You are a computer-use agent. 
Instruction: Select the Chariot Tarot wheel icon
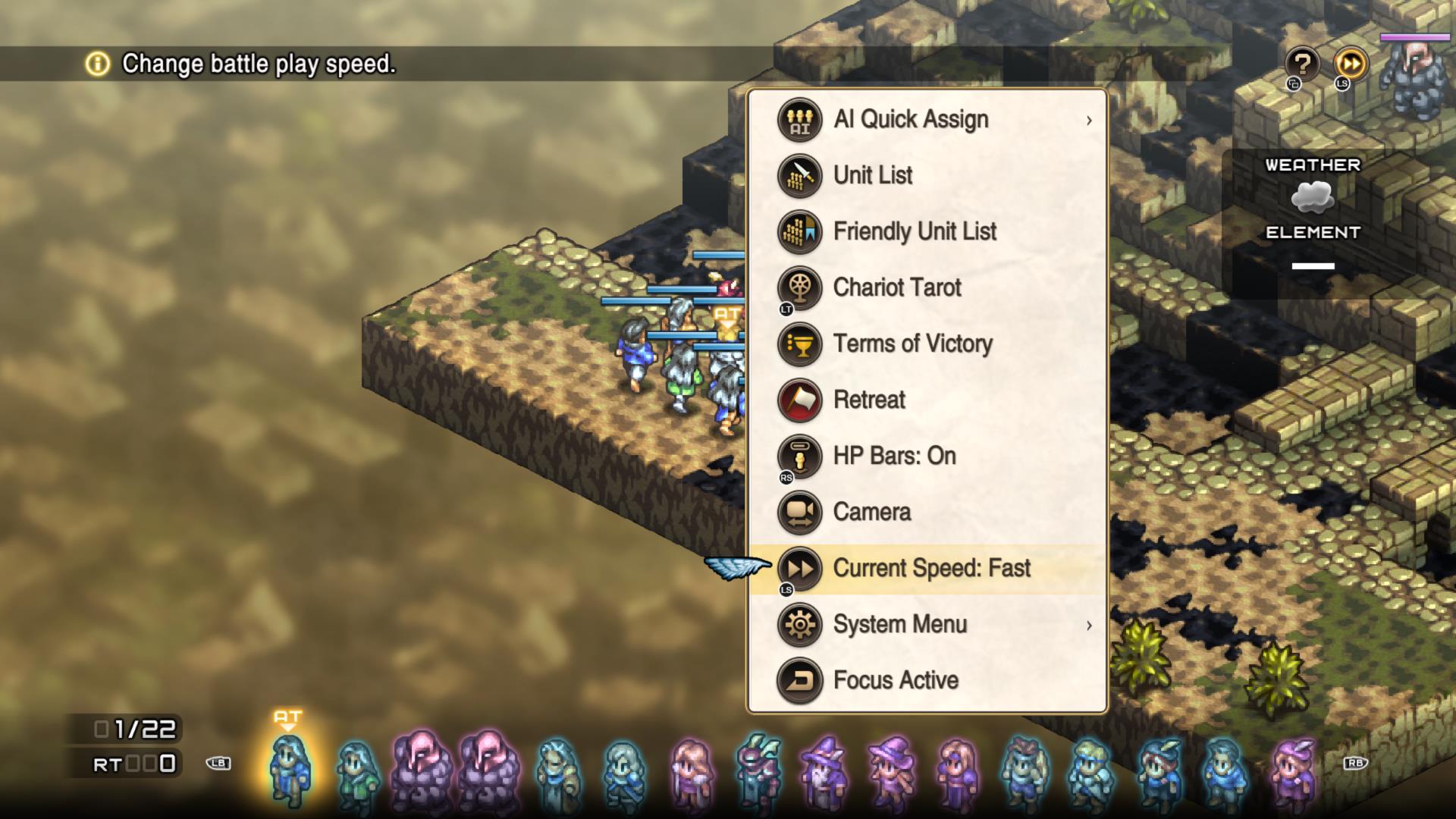[799, 287]
